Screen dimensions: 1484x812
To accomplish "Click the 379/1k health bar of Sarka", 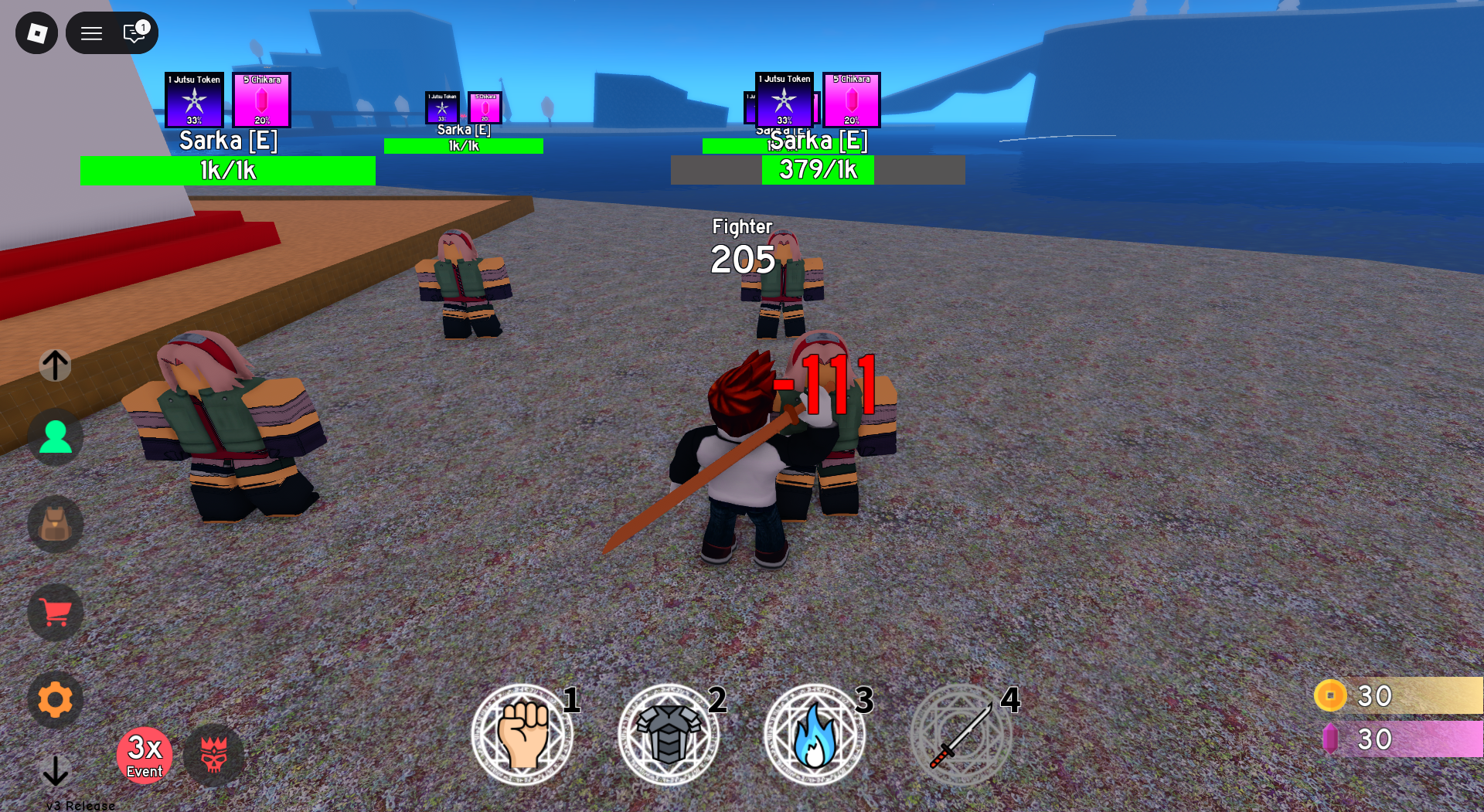I will [x=818, y=169].
